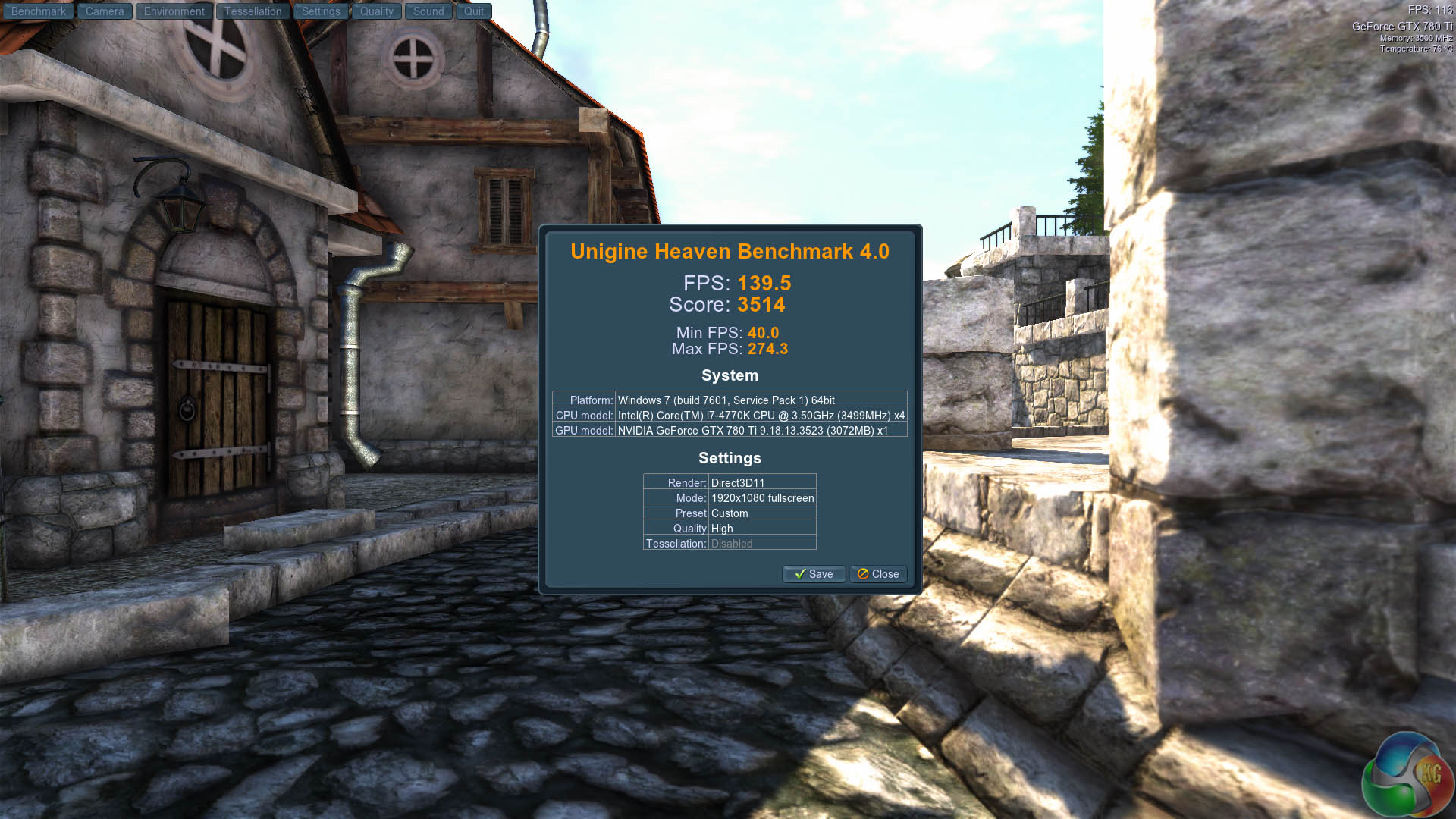This screenshot has height=819, width=1456.
Task: Quit the Heaven benchmark
Action: tap(474, 11)
